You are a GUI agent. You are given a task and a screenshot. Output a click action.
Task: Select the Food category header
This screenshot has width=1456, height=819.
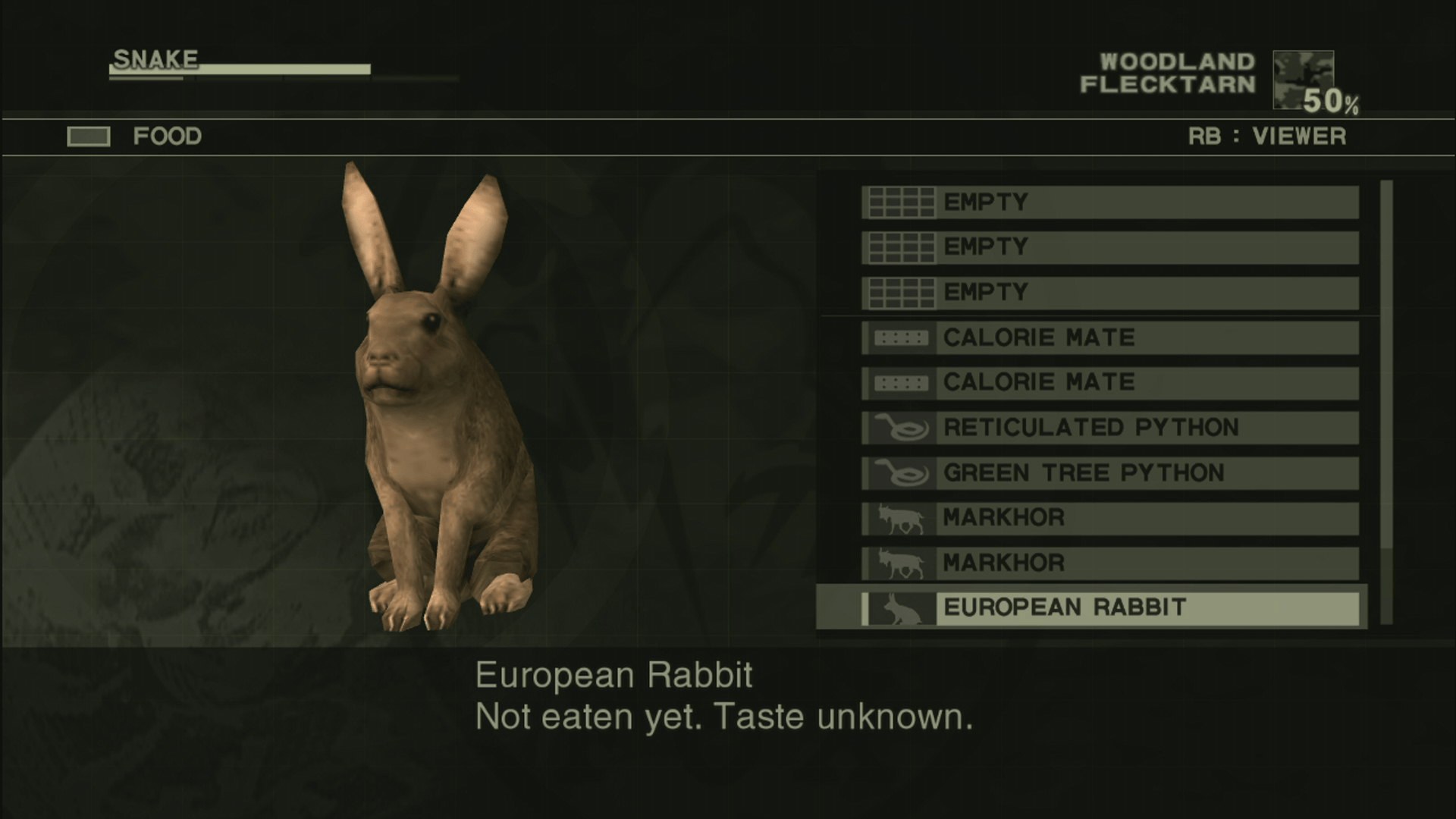[x=167, y=136]
